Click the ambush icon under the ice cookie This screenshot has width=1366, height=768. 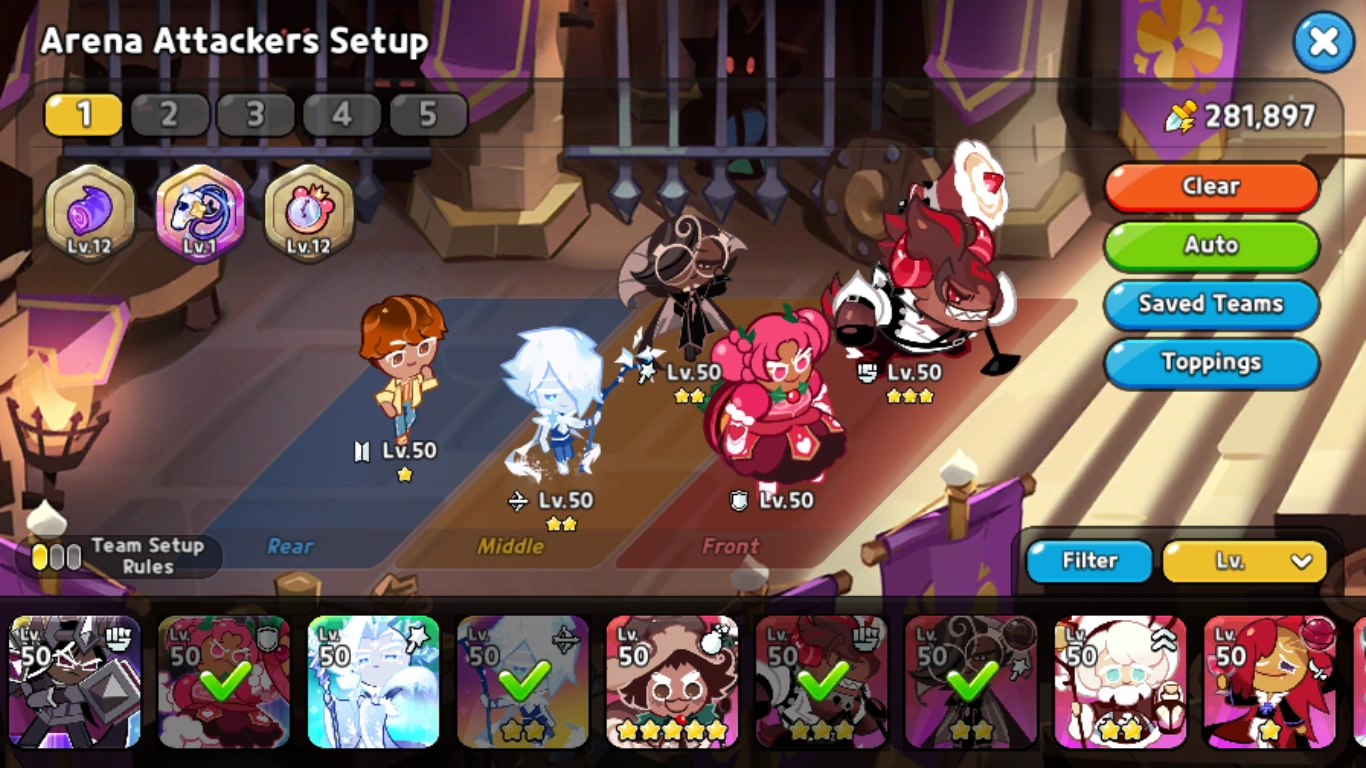(519, 501)
